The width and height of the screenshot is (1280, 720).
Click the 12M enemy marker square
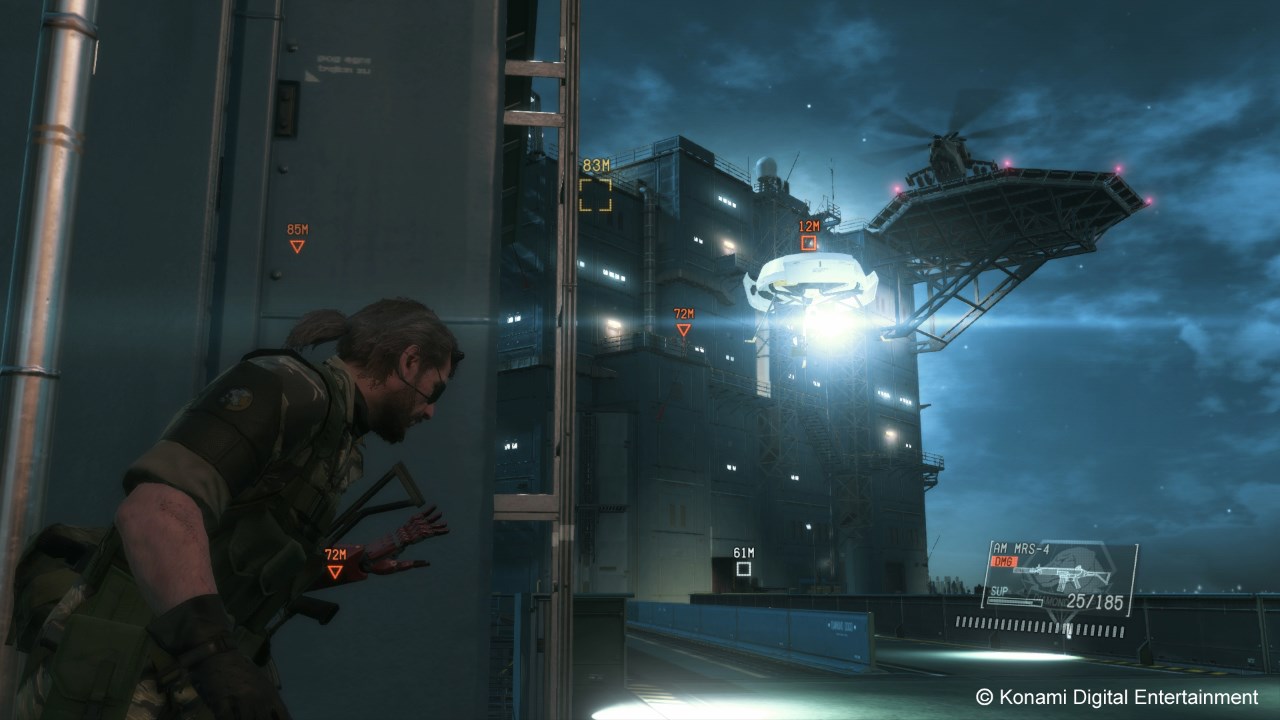click(809, 240)
